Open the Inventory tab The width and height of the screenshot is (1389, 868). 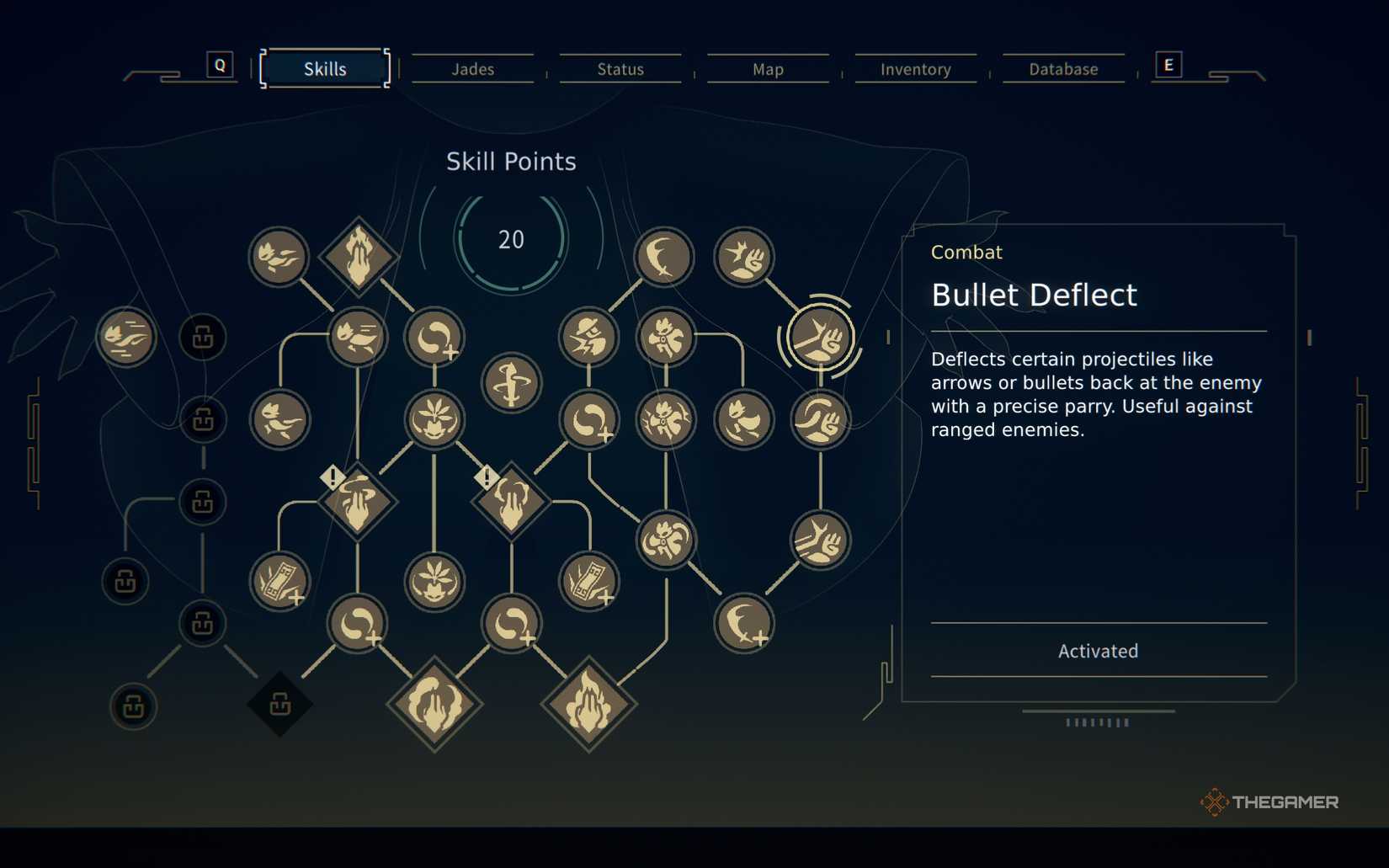tap(914, 69)
